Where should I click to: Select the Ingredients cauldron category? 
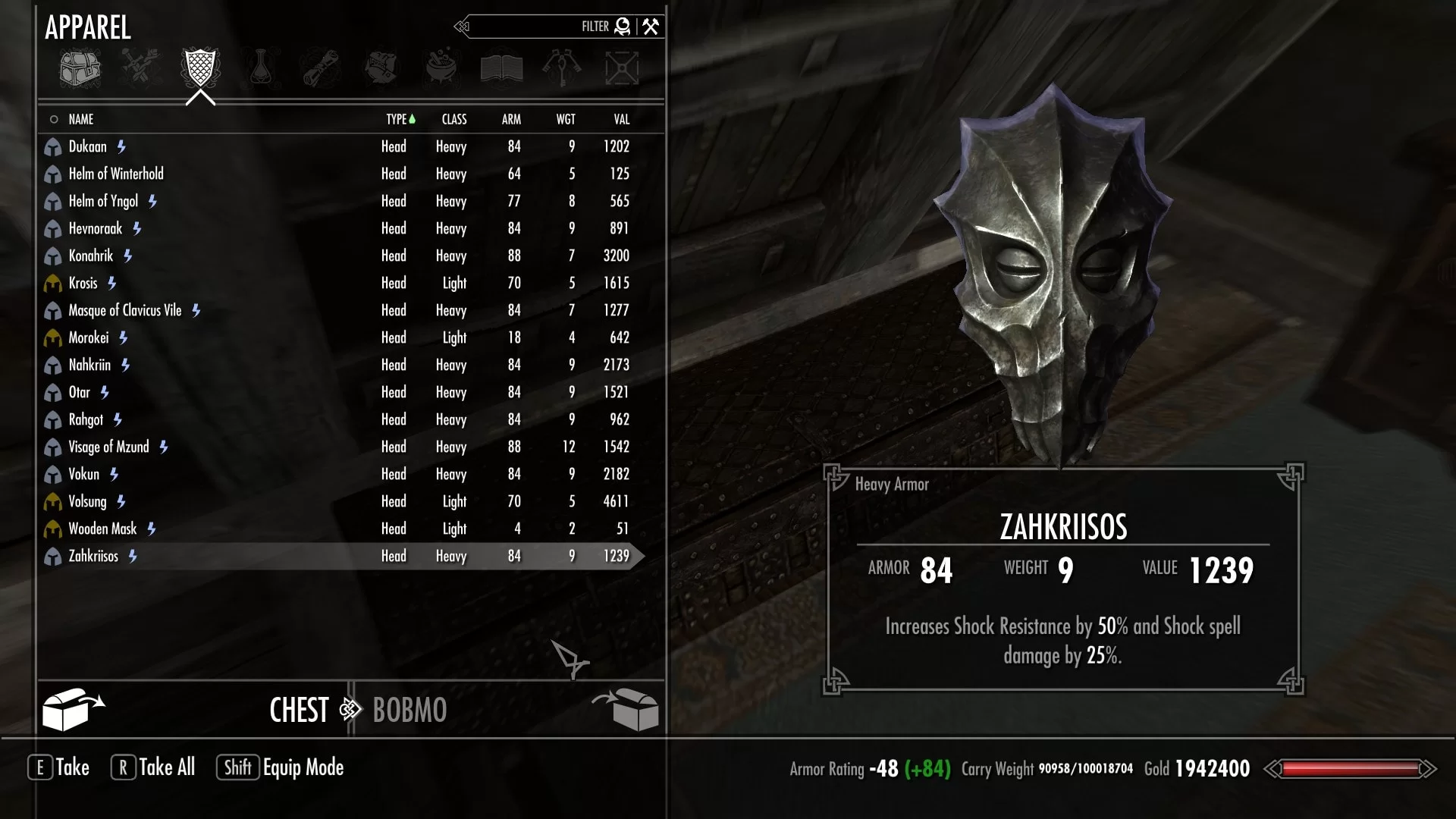(x=441, y=67)
